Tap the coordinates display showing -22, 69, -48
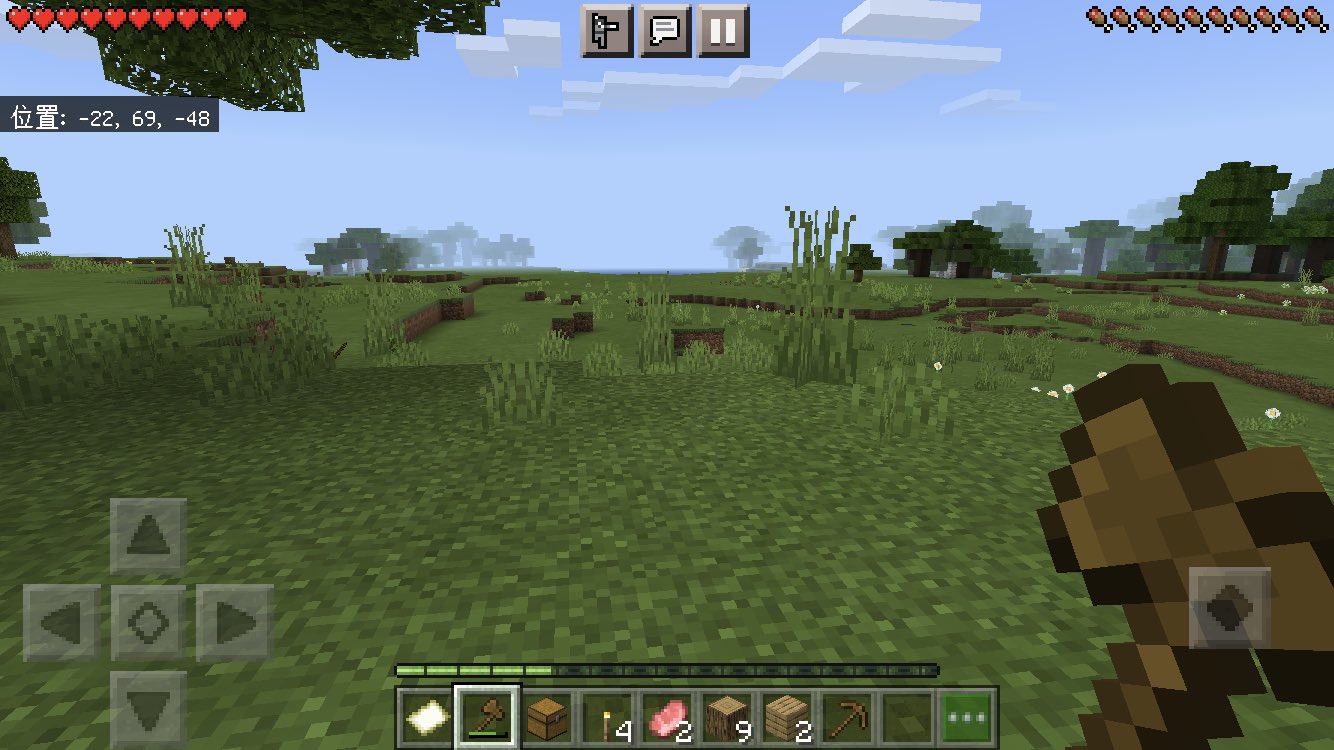The height and width of the screenshot is (750, 1334). [x=108, y=118]
